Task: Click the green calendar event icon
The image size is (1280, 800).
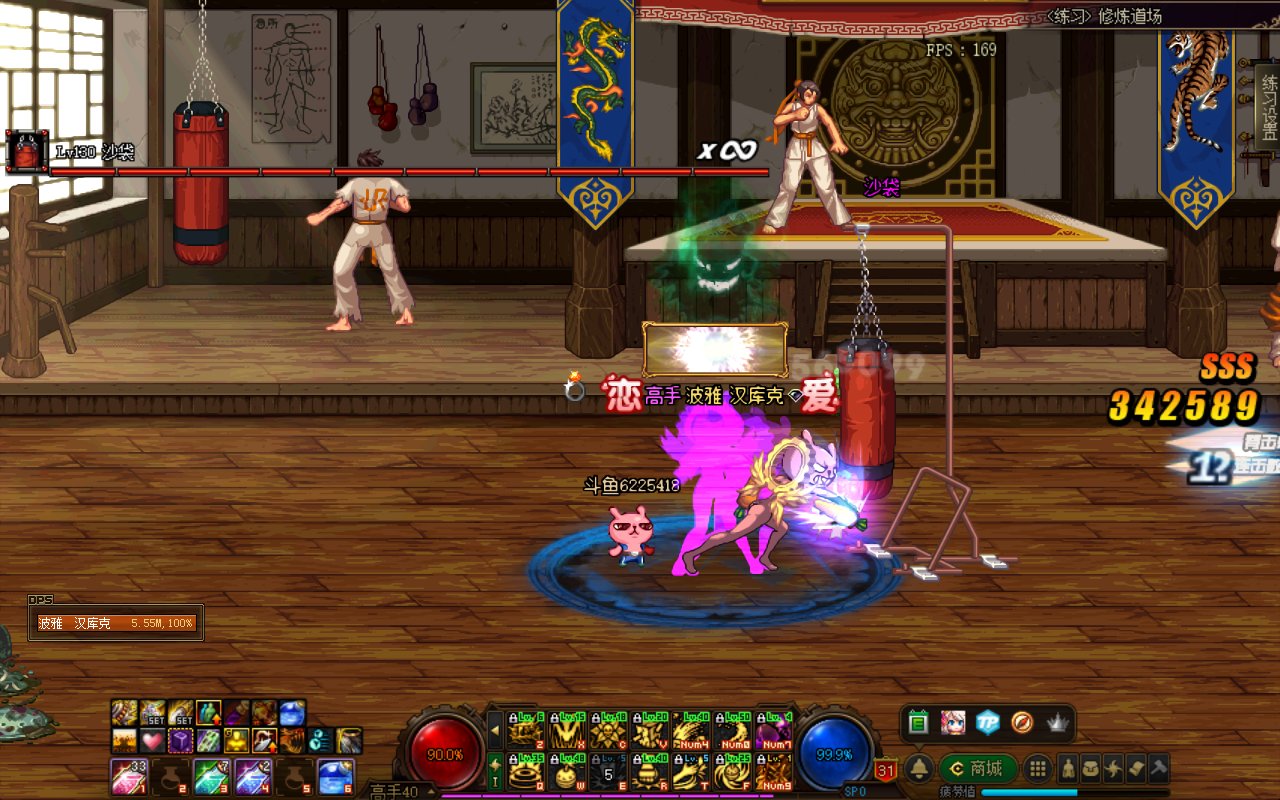Action: [x=919, y=722]
